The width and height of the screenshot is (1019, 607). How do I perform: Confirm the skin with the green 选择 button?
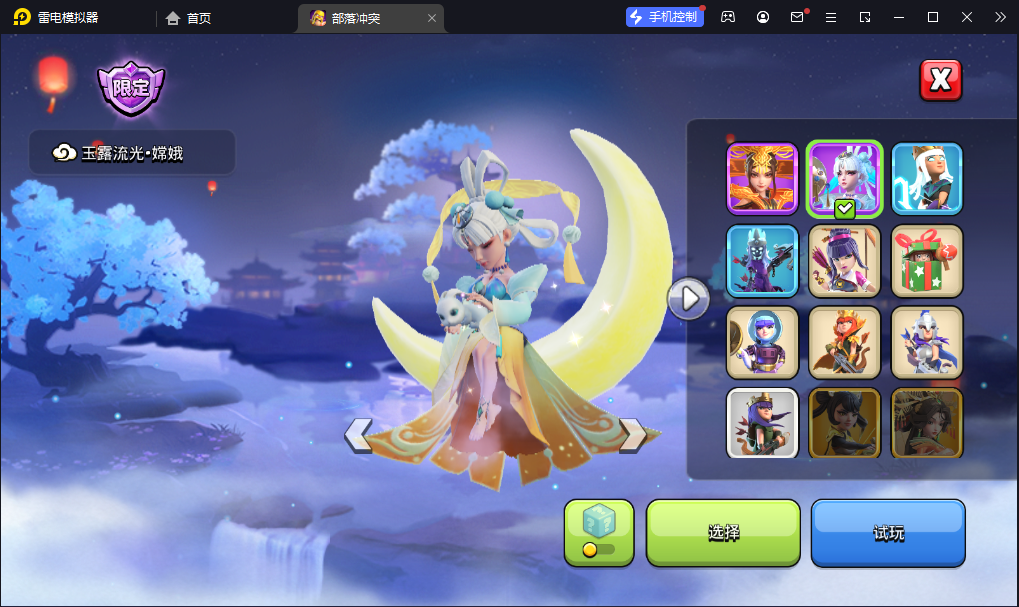[723, 532]
